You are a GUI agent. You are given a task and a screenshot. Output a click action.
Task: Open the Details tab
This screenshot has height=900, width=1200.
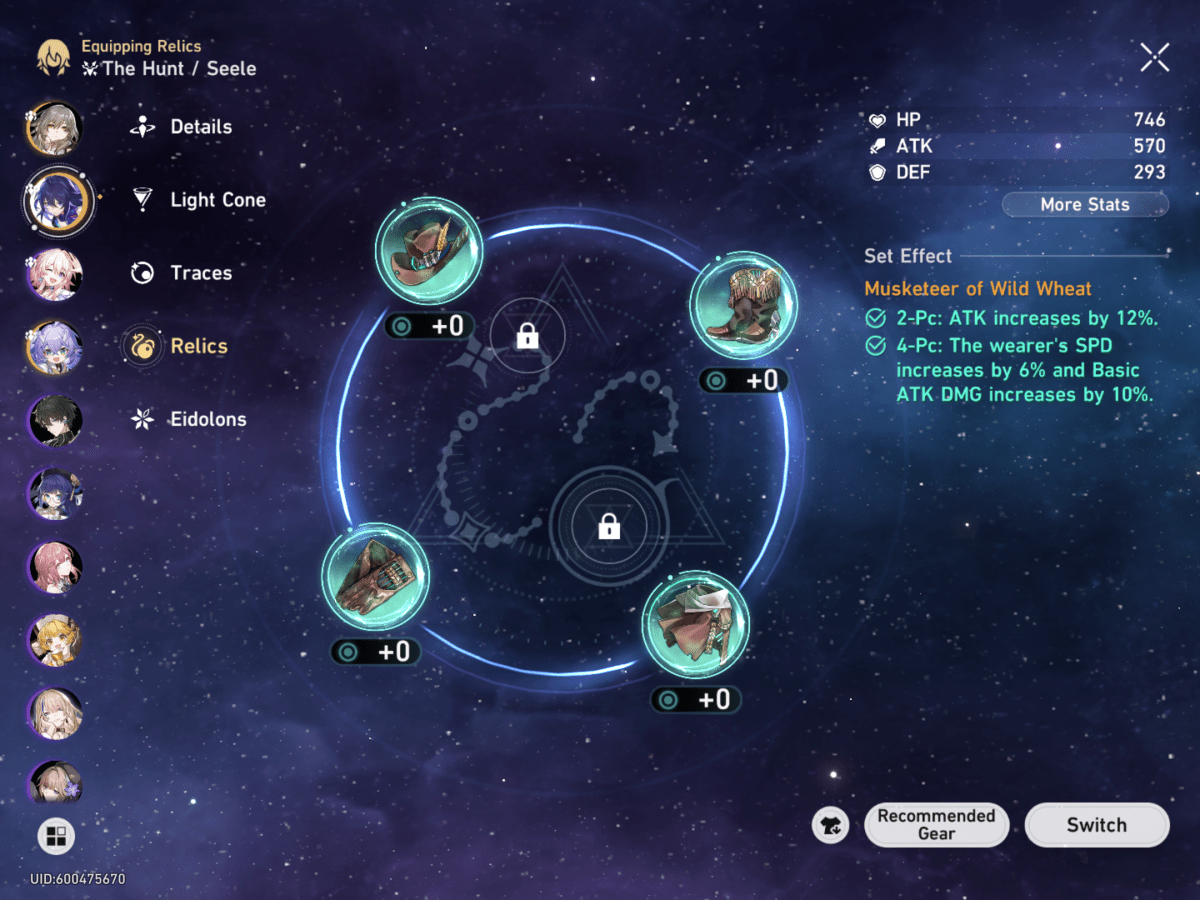pyautogui.click(x=200, y=127)
